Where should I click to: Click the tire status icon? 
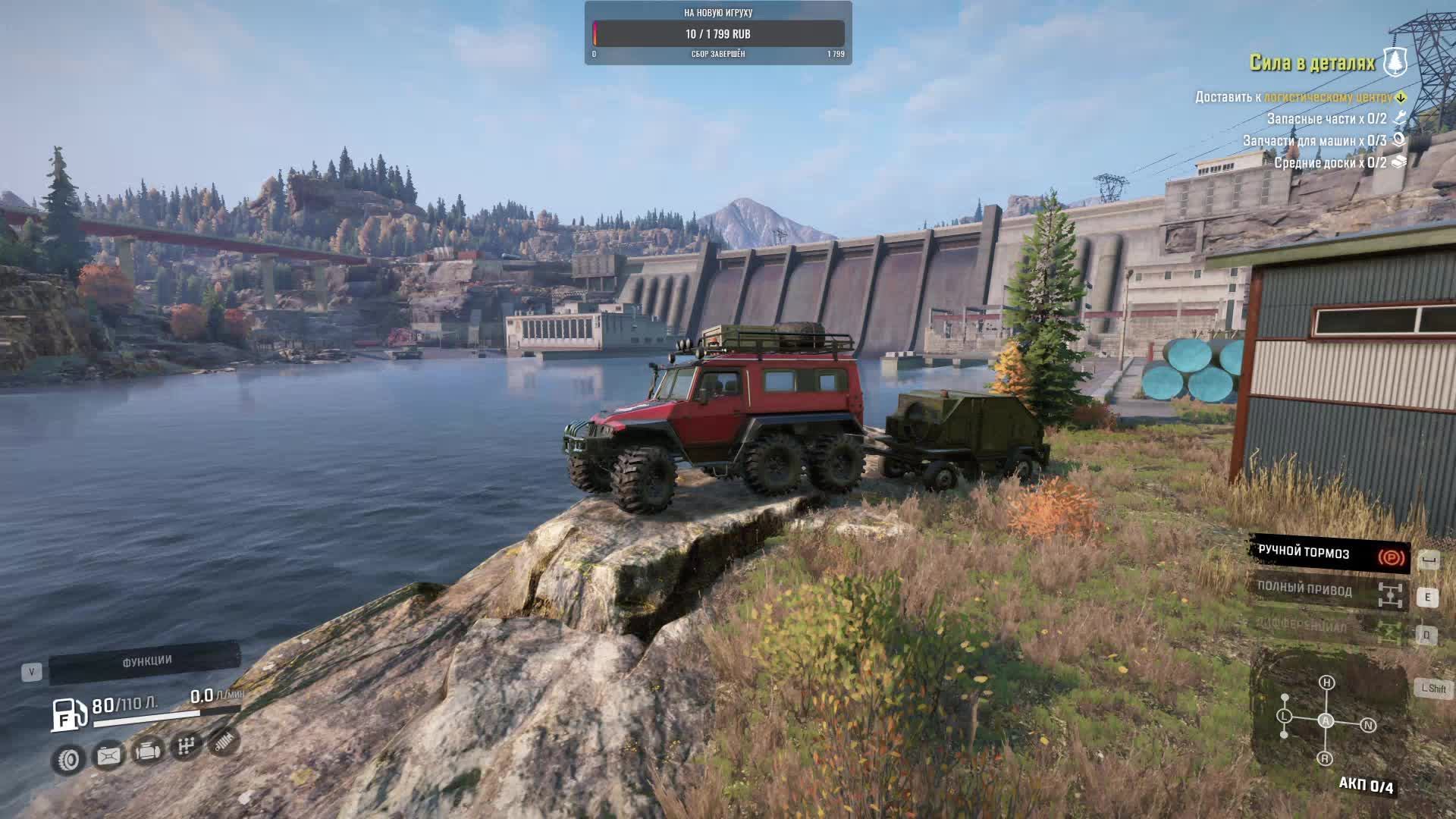coord(69,759)
